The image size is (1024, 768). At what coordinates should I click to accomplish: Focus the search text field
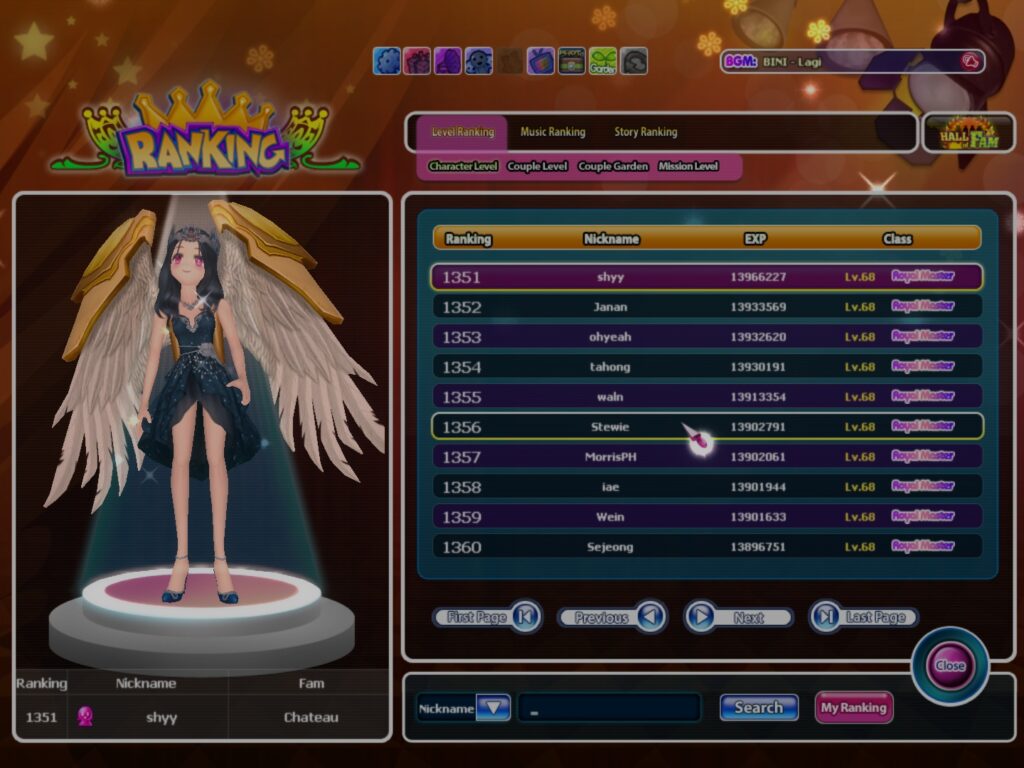pos(609,707)
